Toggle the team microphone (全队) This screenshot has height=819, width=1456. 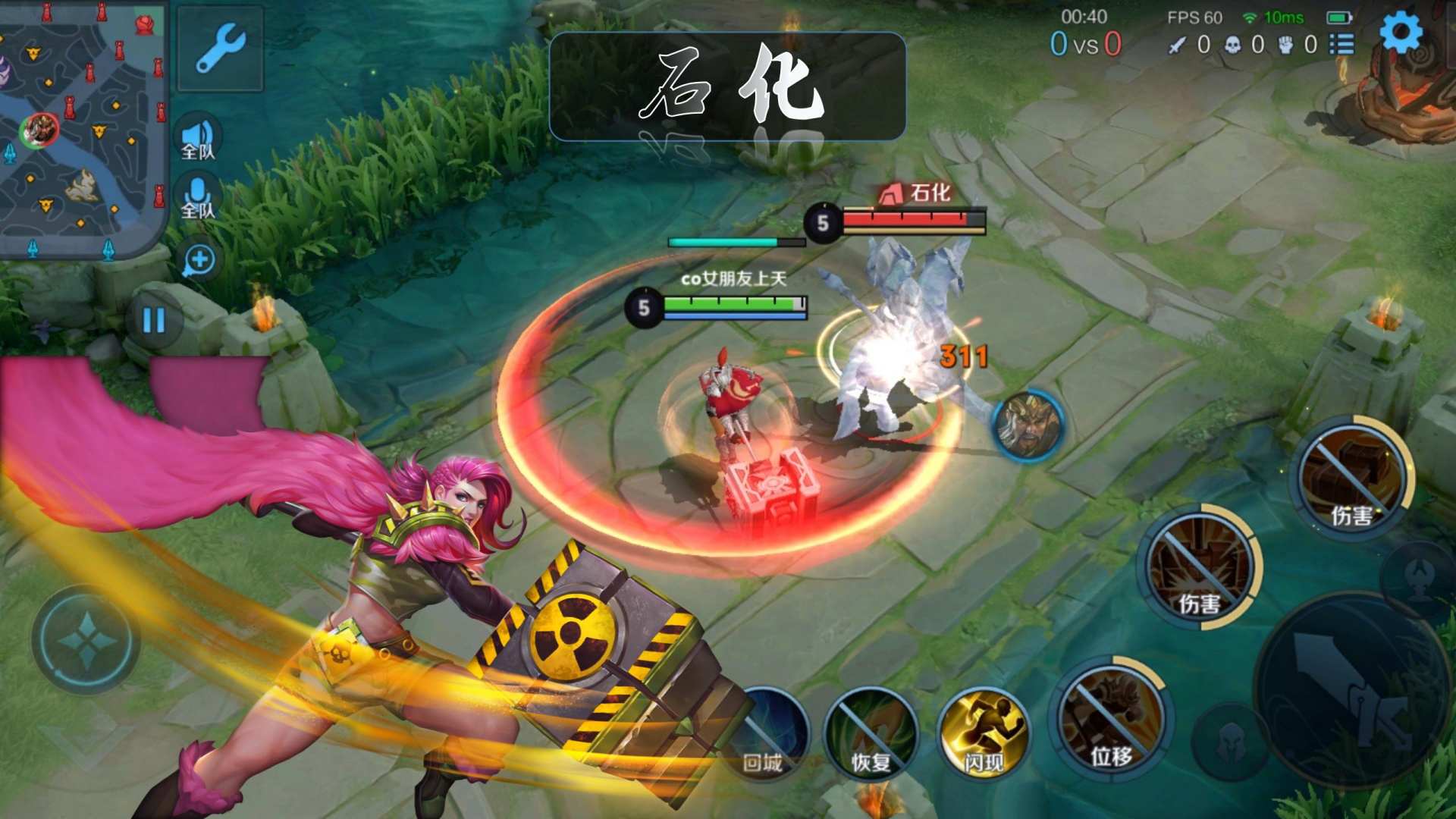pyautogui.click(x=199, y=197)
